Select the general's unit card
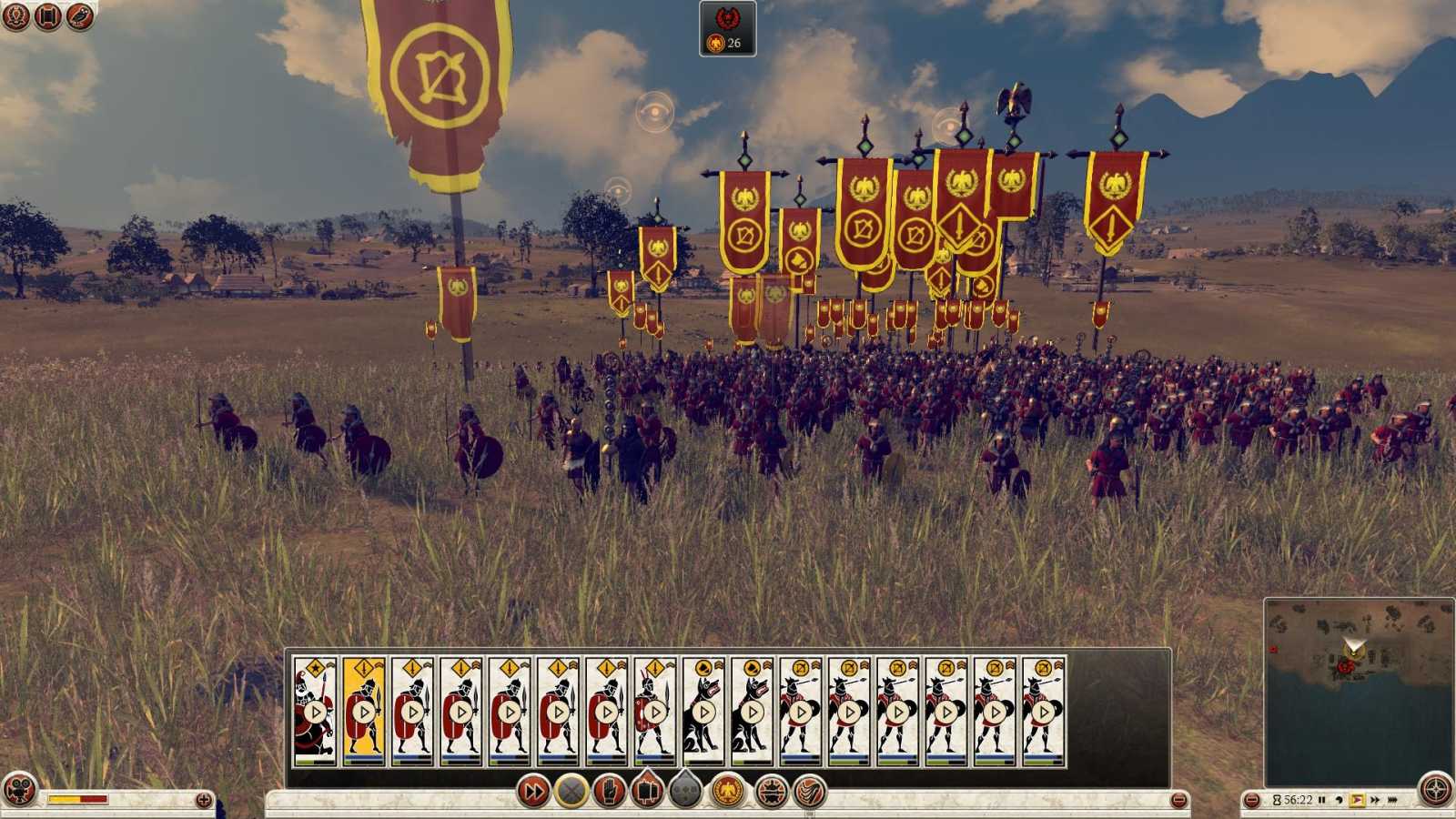 coord(315,710)
